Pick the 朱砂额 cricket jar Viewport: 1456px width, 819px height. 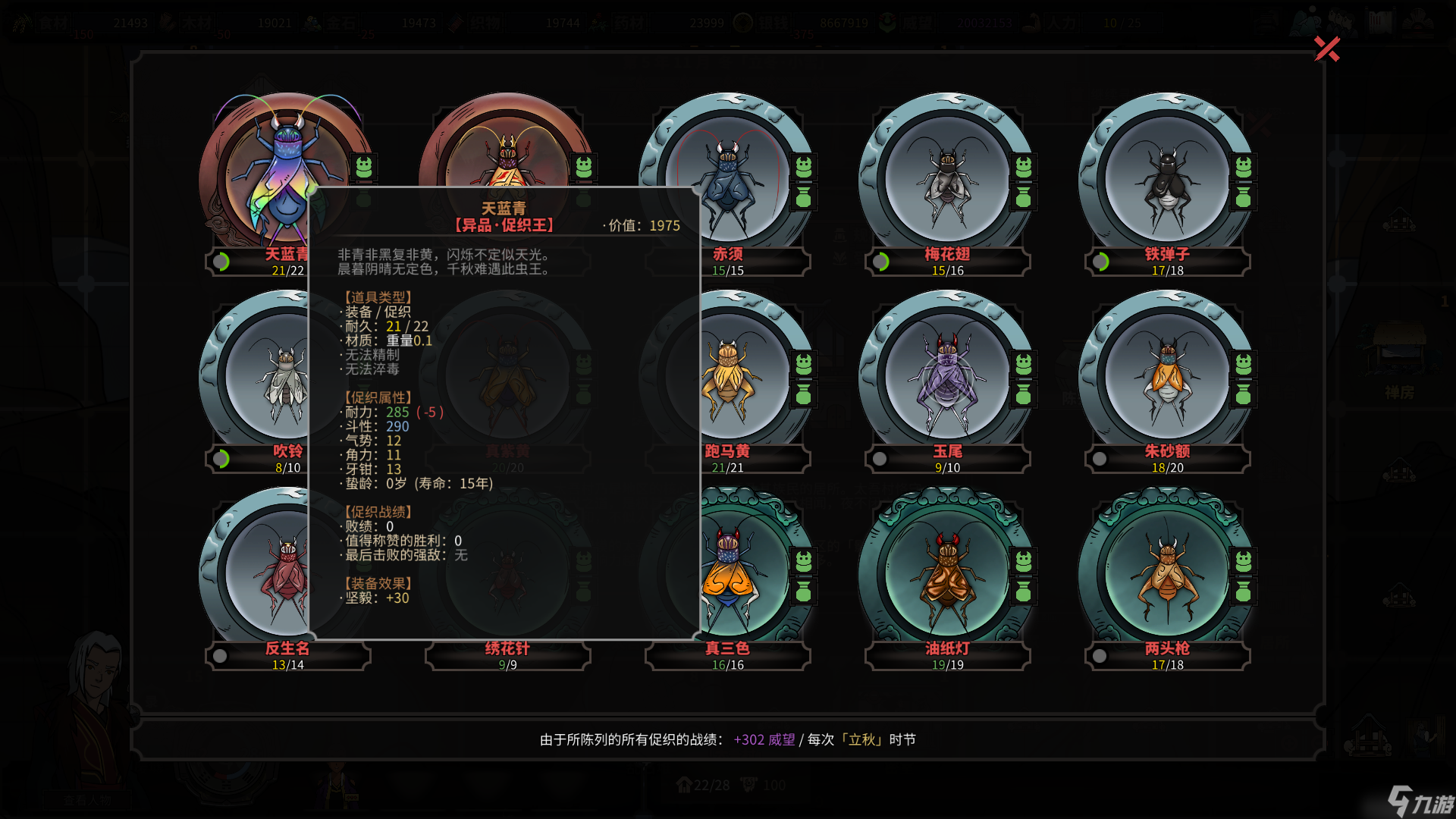pos(1167,375)
